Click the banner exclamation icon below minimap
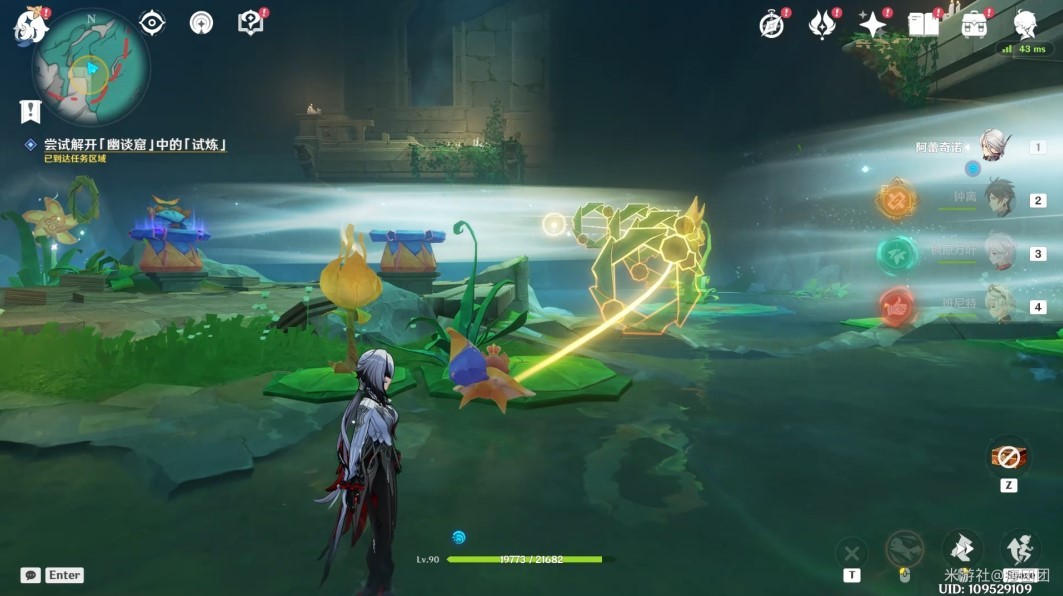1063x596 pixels. [x=30, y=111]
